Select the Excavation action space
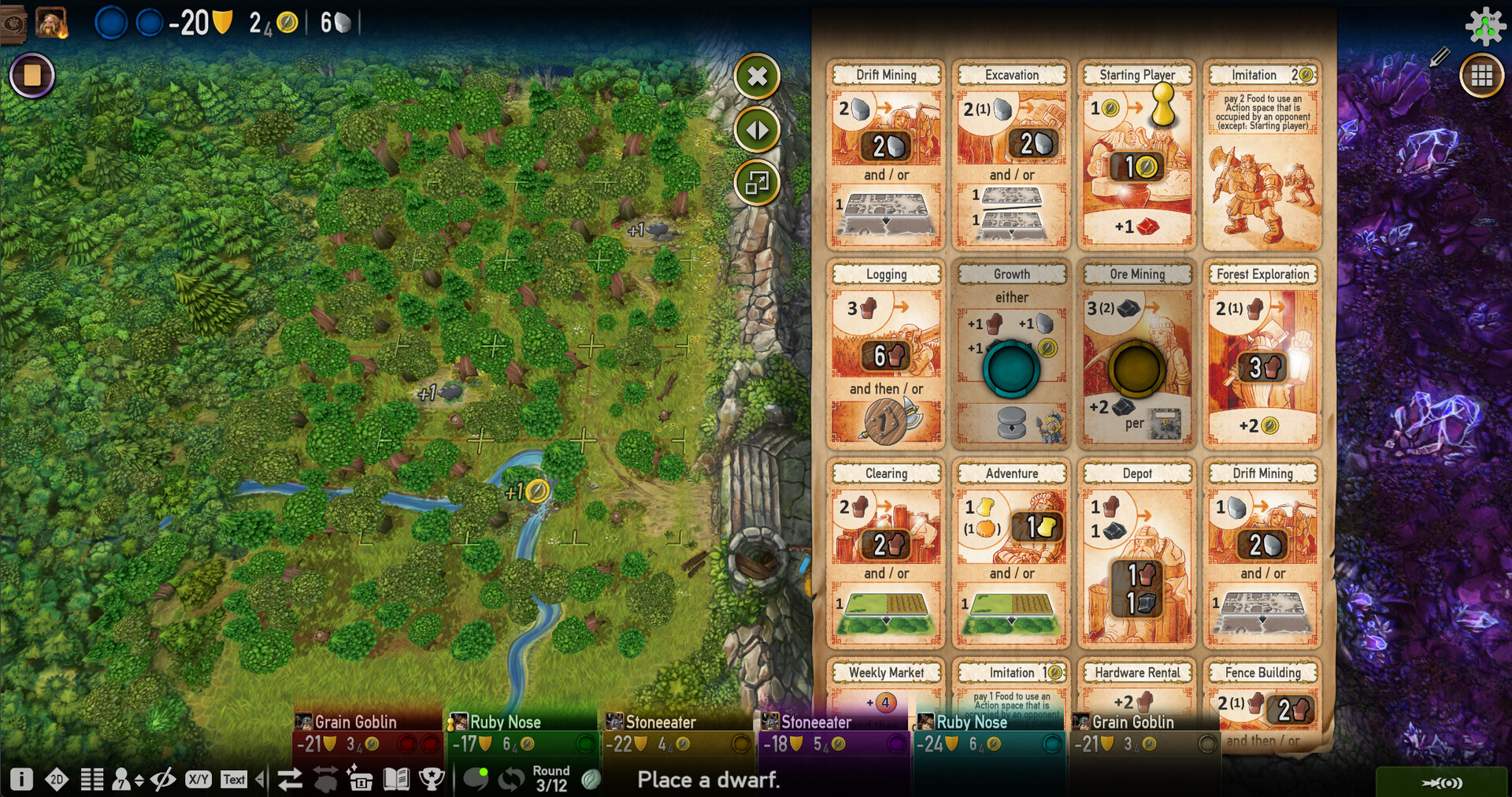 click(1011, 155)
